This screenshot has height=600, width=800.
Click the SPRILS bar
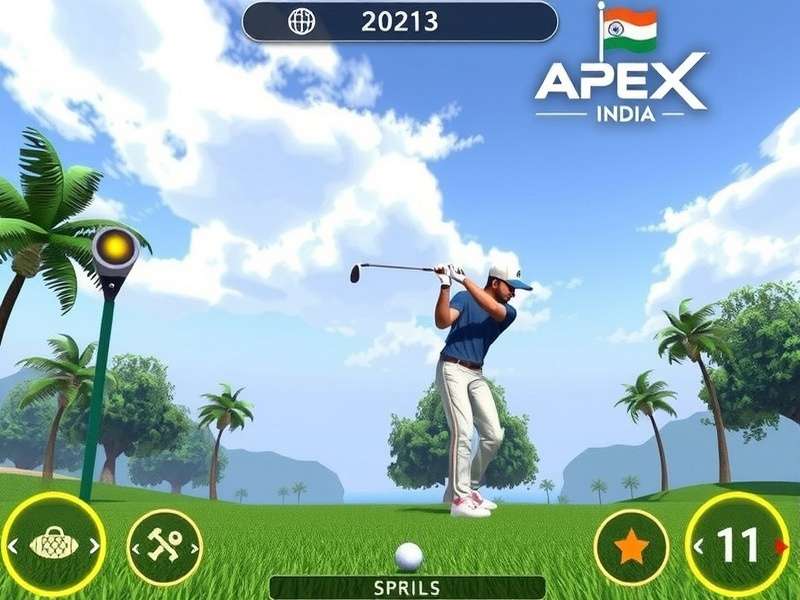click(x=407, y=587)
